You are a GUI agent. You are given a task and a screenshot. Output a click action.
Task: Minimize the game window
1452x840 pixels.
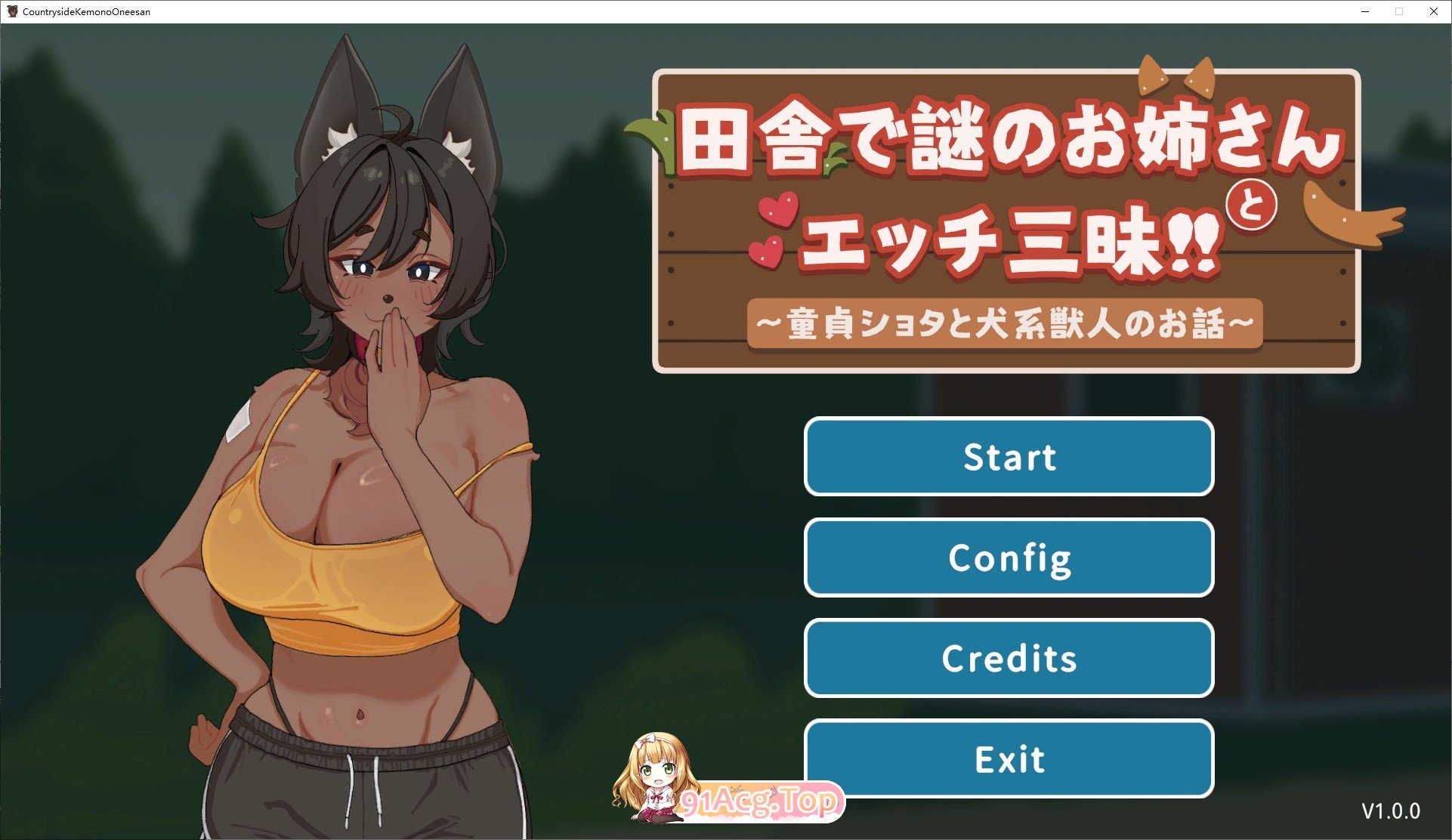1365,11
